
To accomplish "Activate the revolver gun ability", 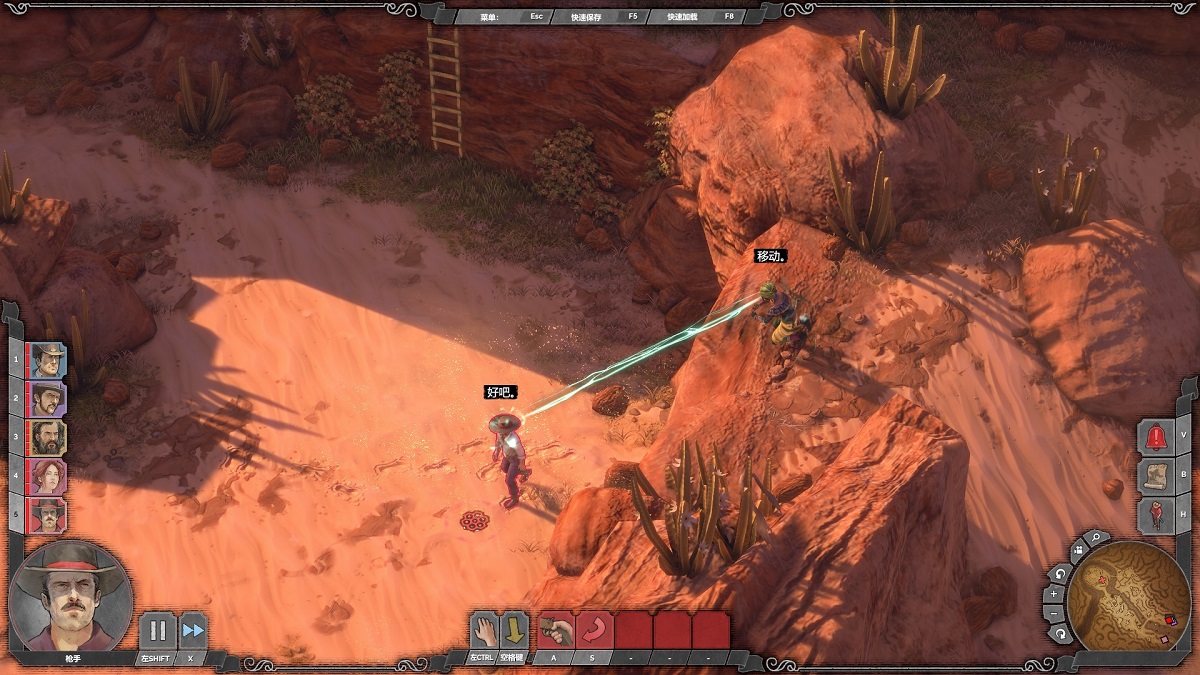I will 556,630.
